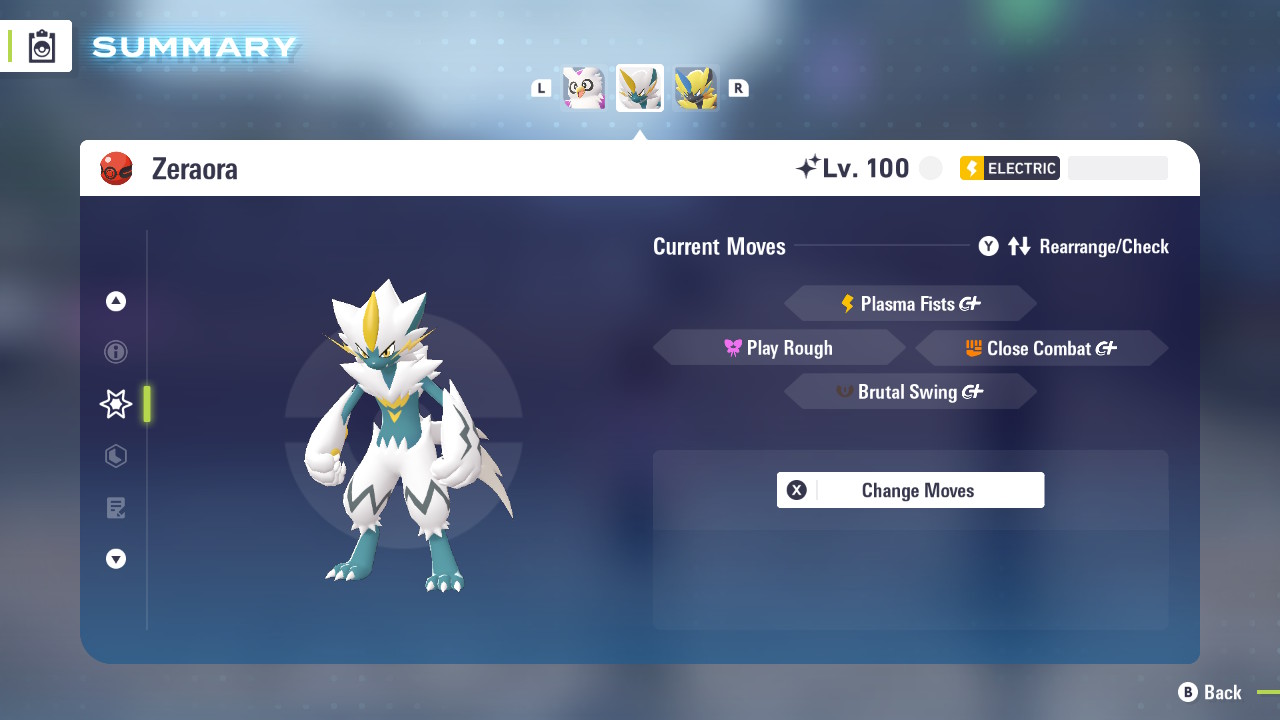Screen dimensions: 1280x720
Task: Pick the Brutal Swing move
Action: pos(910,392)
